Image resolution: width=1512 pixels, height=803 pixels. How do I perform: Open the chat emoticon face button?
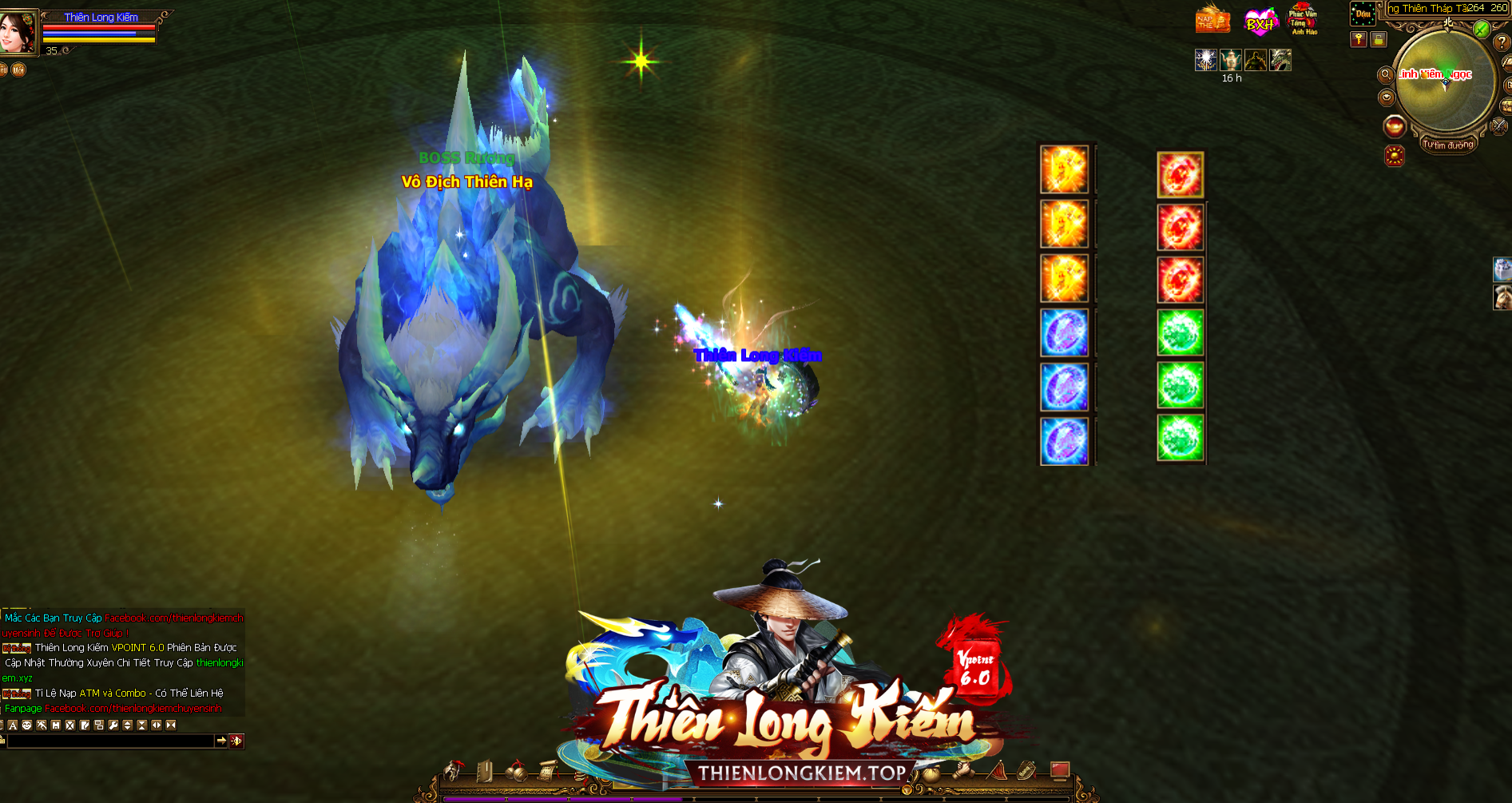click(x=26, y=725)
